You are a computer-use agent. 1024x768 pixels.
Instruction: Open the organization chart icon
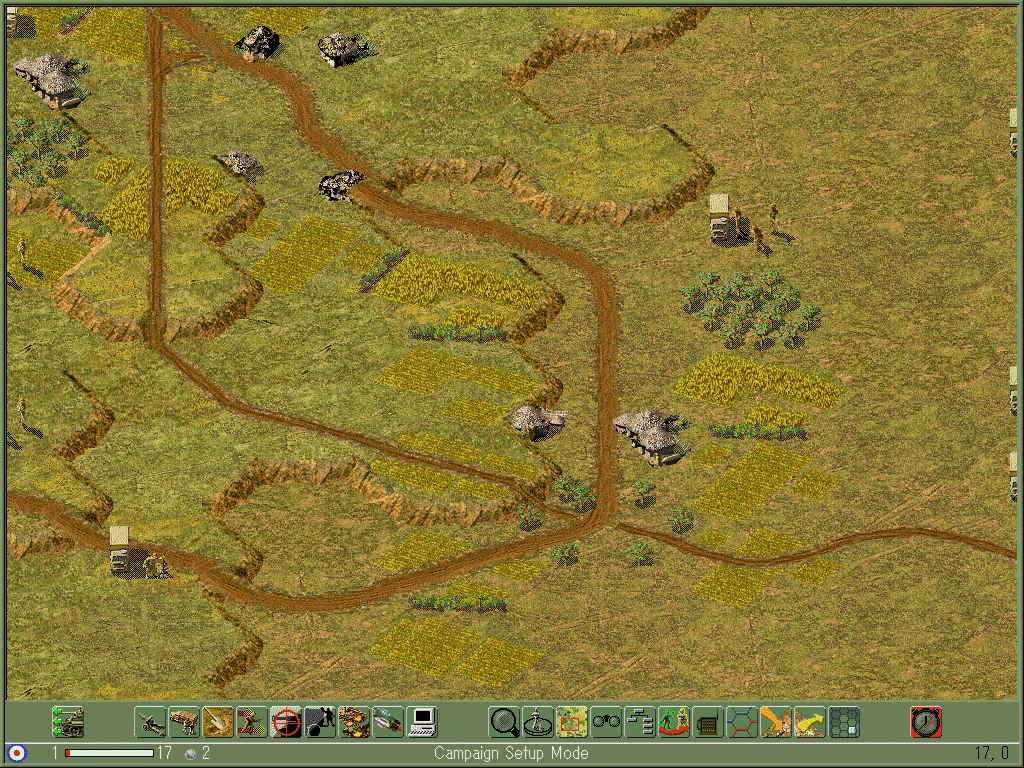(640, 721)
